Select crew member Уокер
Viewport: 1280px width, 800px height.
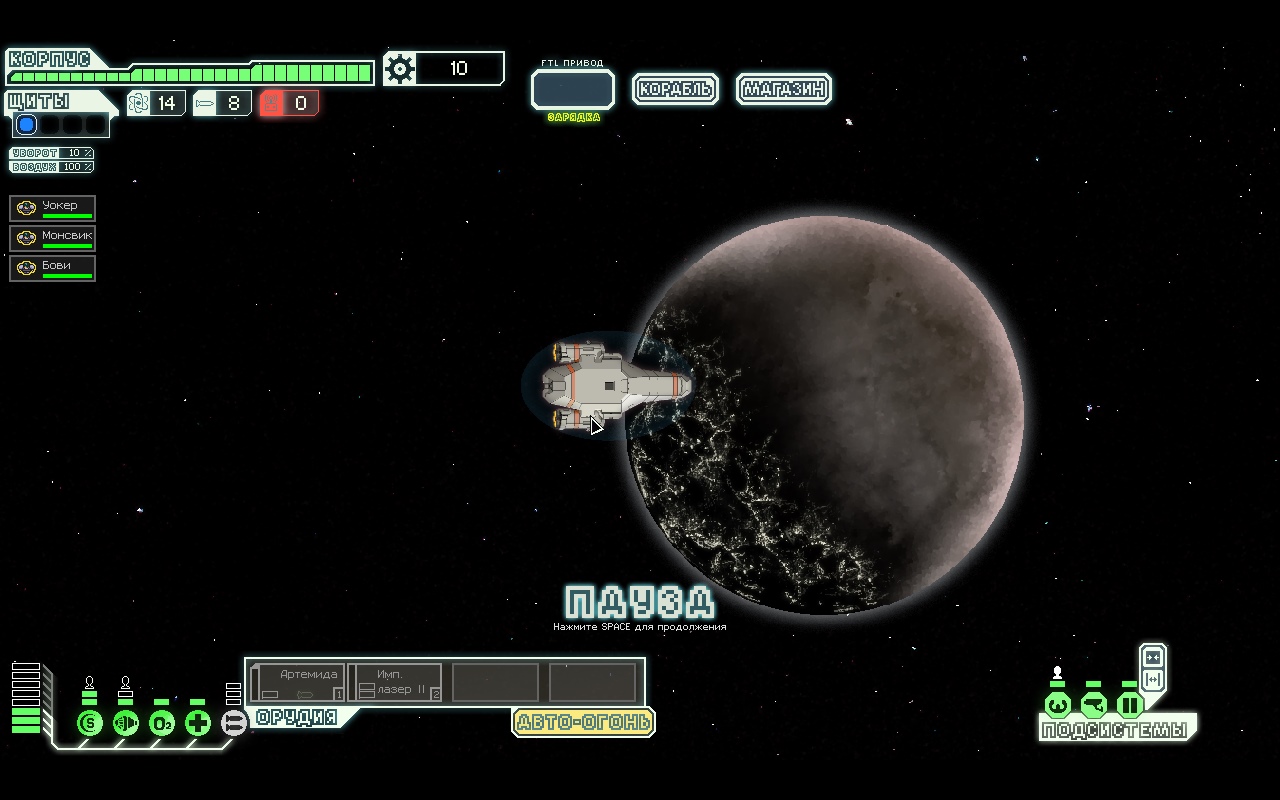(x=53, y=208)
